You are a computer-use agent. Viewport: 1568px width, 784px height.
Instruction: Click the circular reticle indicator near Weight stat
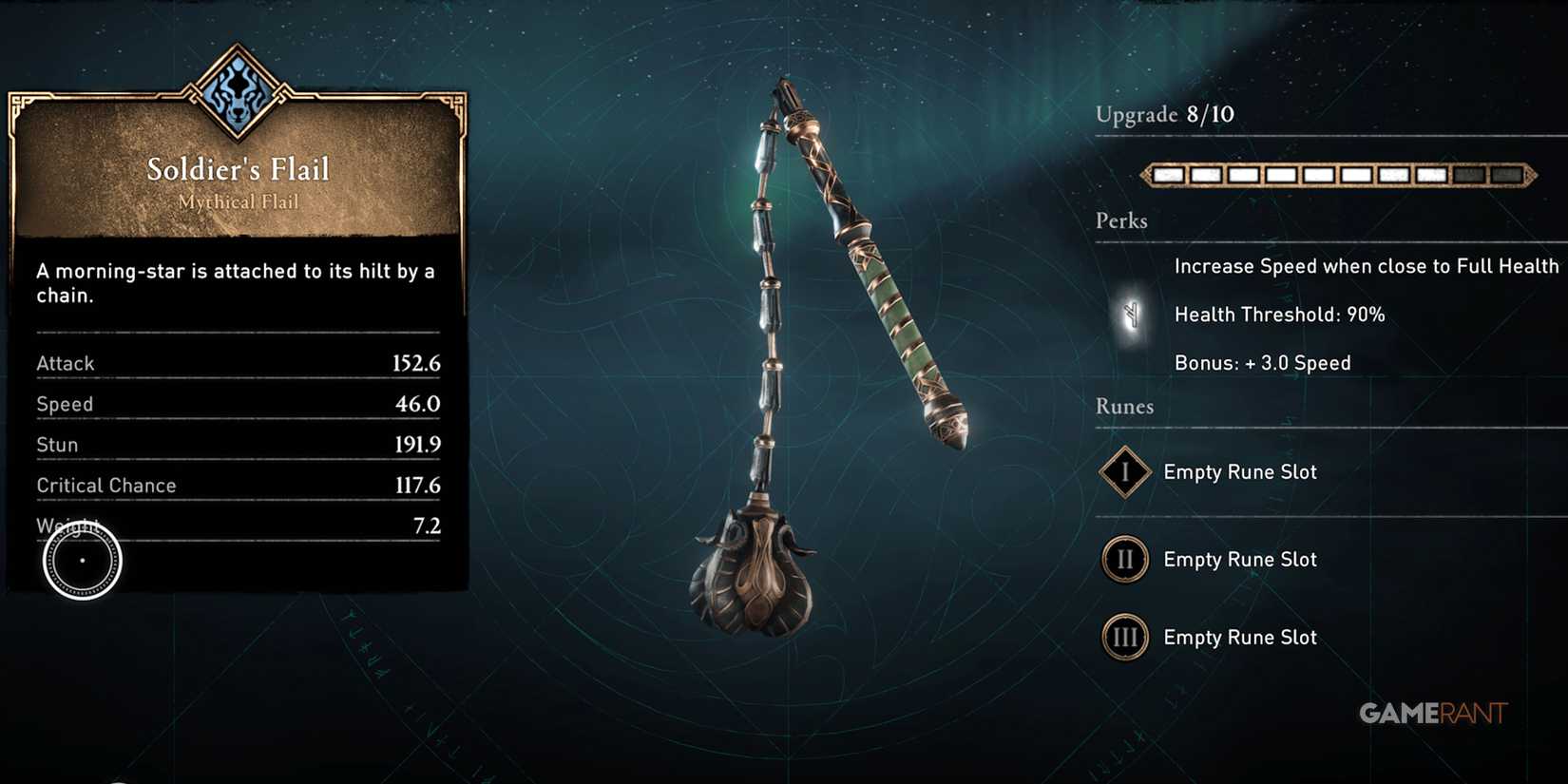click(x=81, y=561)
